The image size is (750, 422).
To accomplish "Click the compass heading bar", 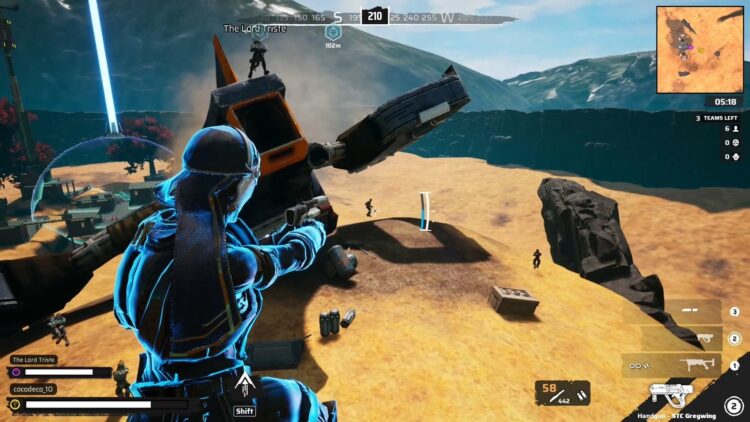I will 375,17.
